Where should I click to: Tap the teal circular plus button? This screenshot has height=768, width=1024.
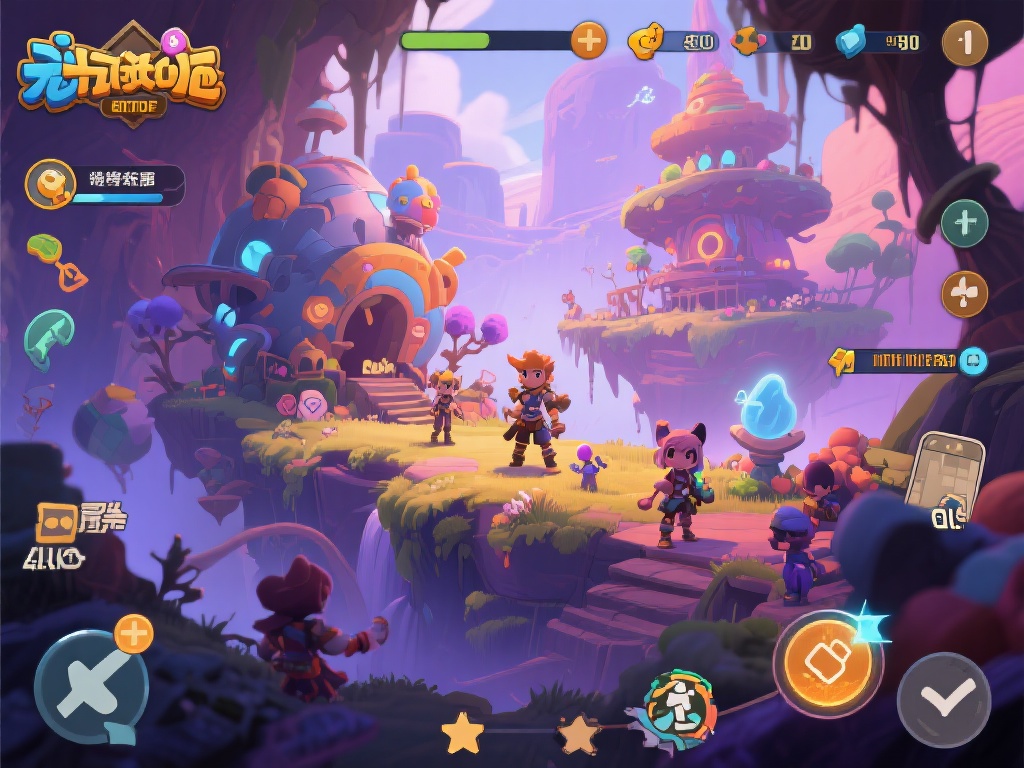[964, 223]
